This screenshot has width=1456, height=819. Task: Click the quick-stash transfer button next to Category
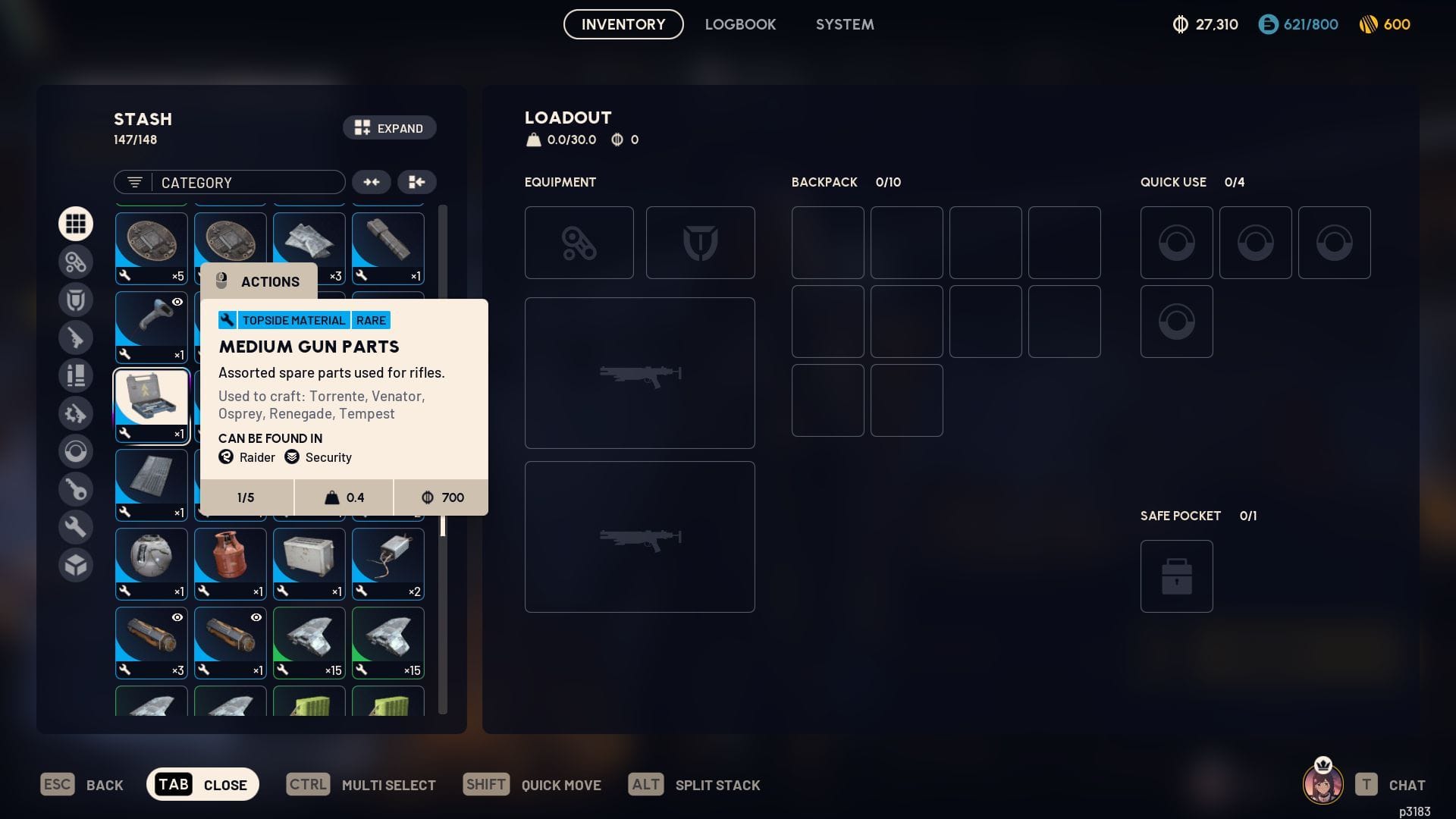(416, 182)
